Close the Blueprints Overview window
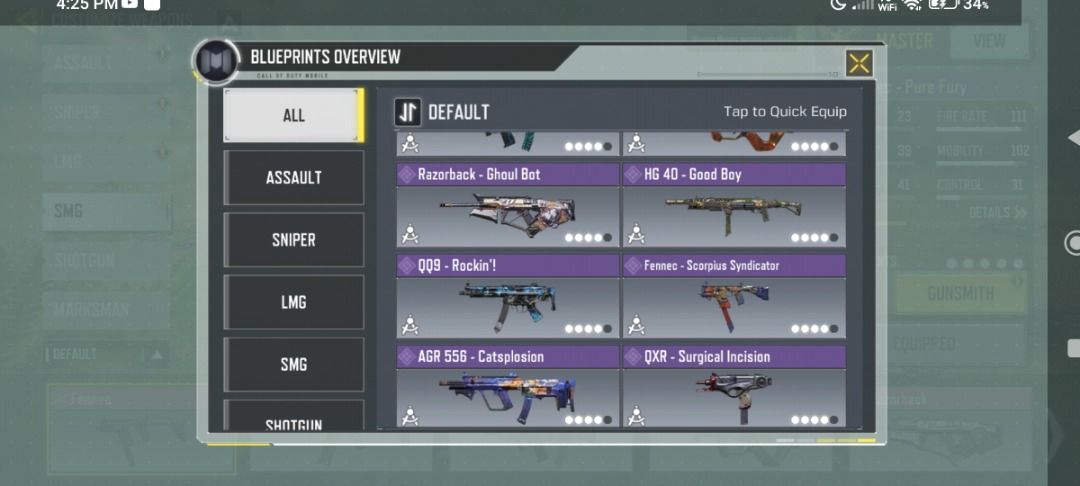This screenshot has width=1080, height=486. click(x=859, y=64)
